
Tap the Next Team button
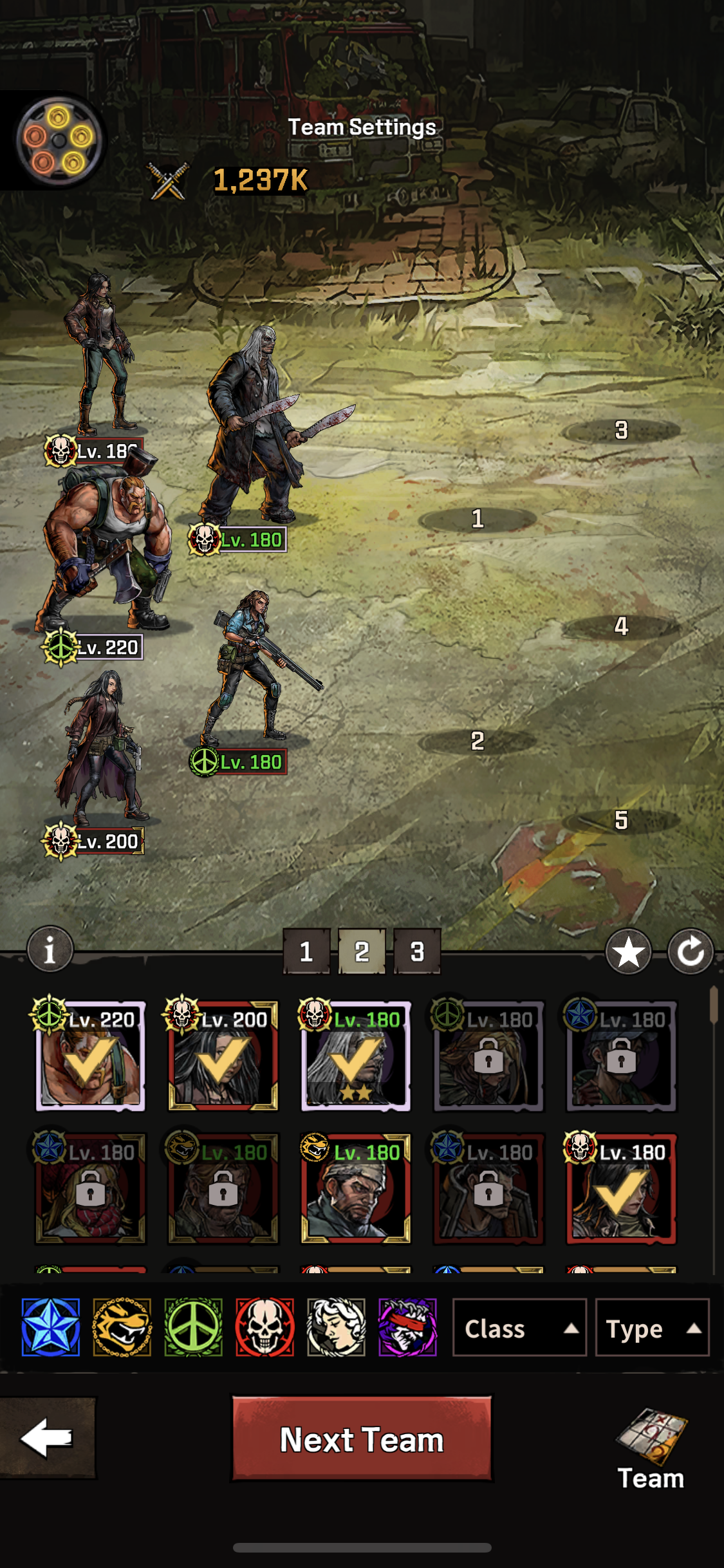[362, 1439]
